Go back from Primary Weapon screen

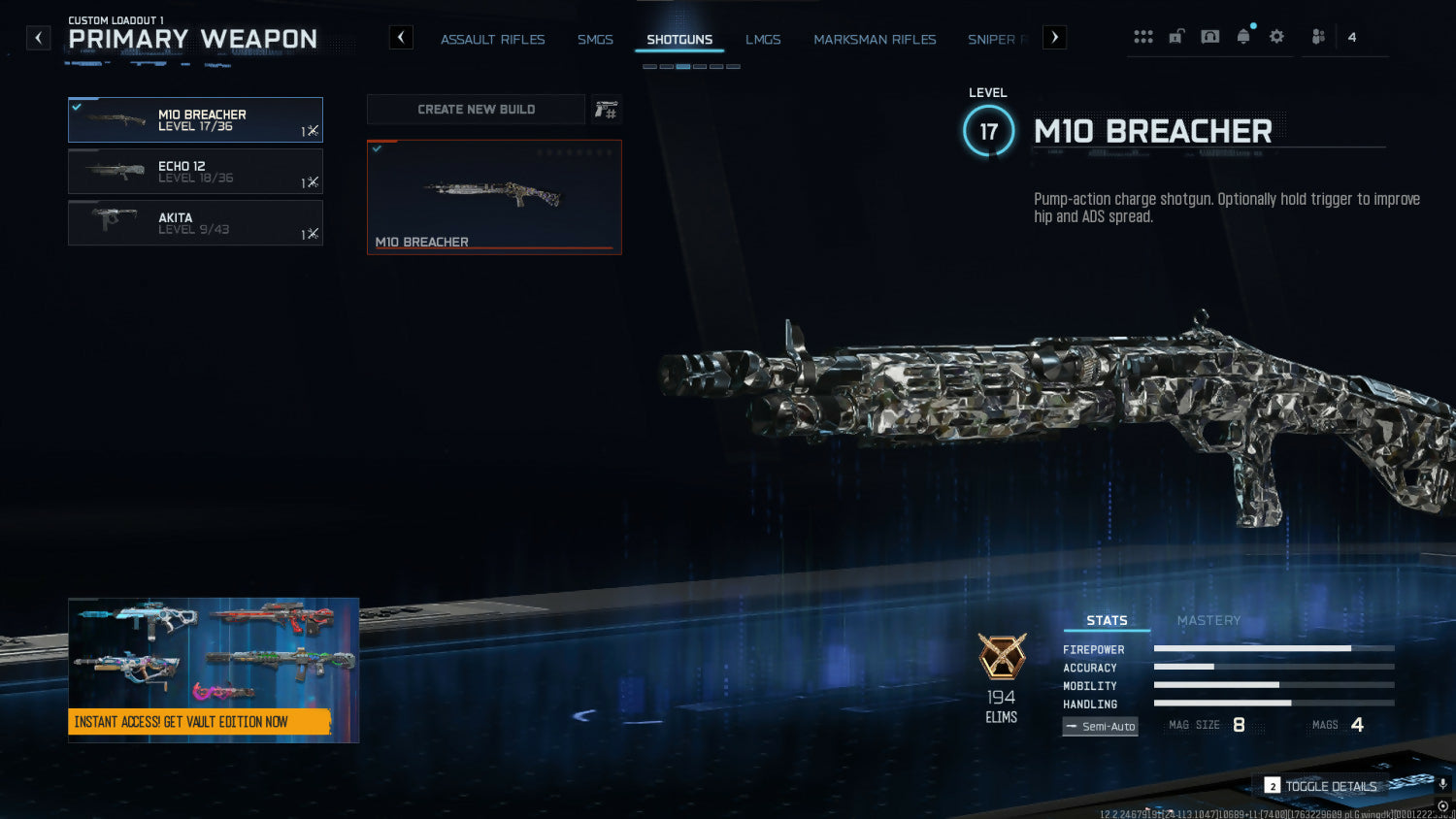(x=38, y=38)
